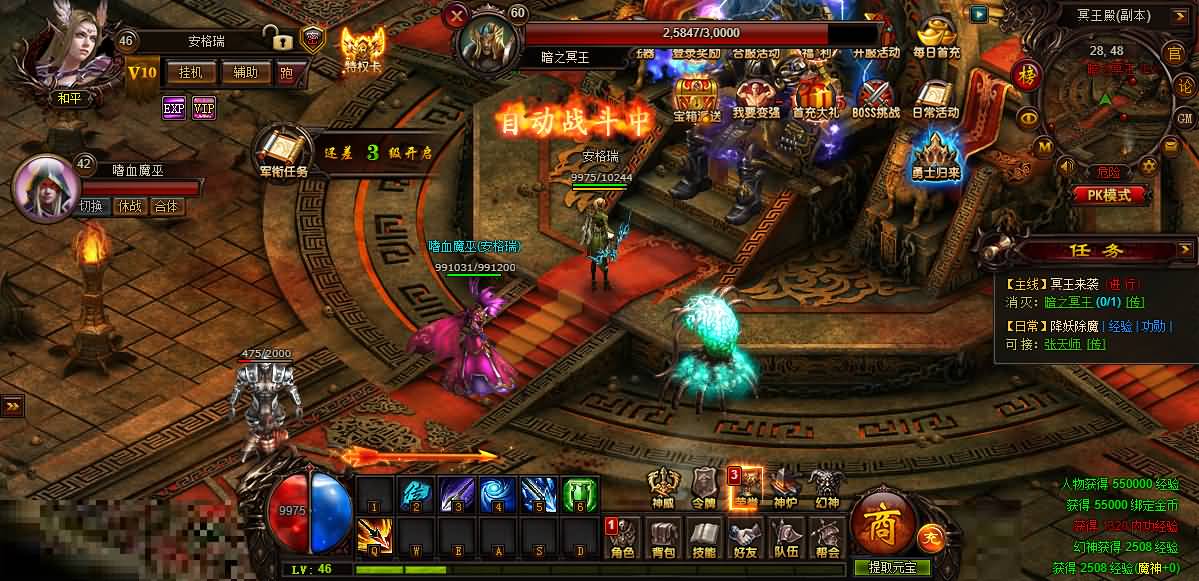The height and width of the screenshot is (581, 1199).
Task: Activate the blue vortex skill in slot 4
Action: 494,495
